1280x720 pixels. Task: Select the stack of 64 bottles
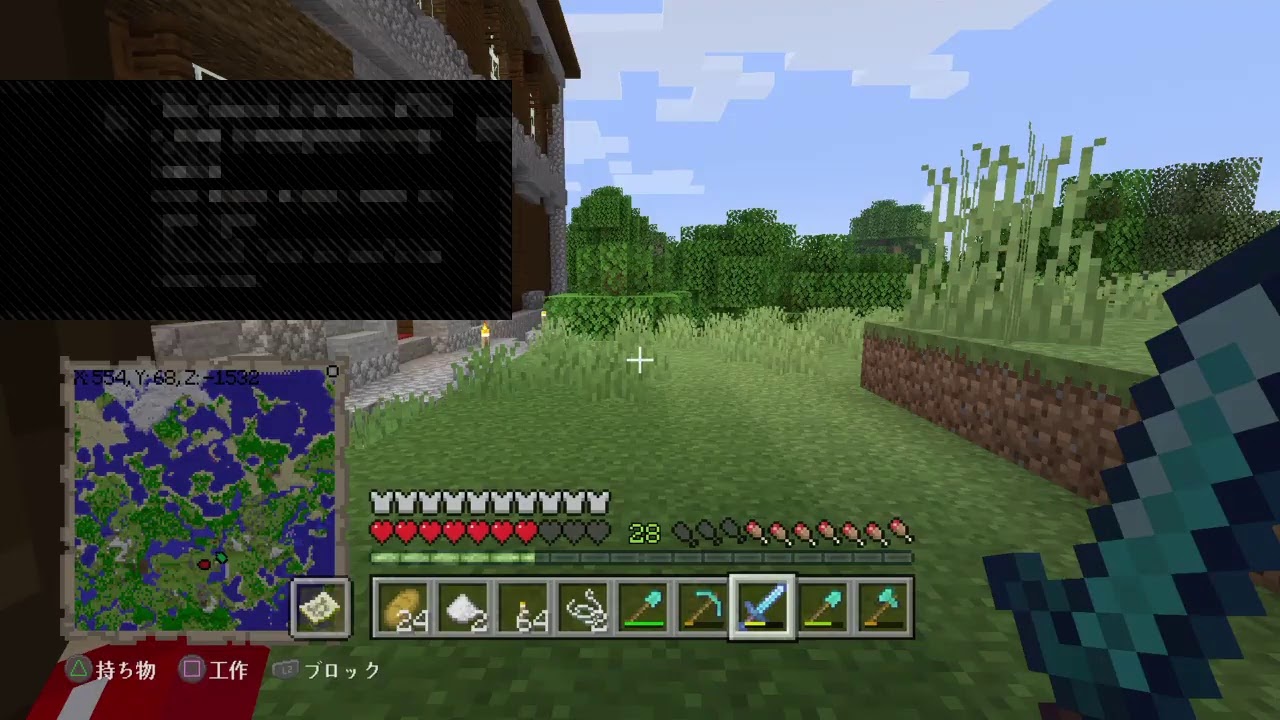[524, 607]
